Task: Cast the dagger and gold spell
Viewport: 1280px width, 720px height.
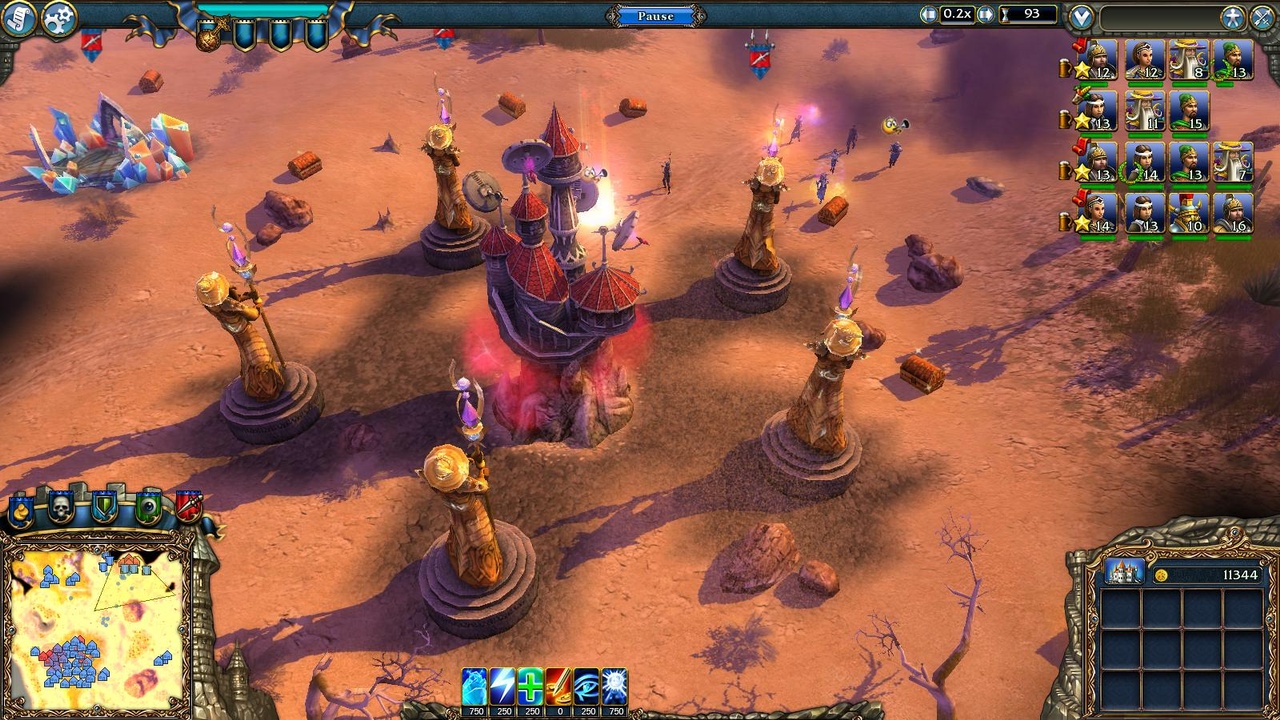Action: click(557, 686)
